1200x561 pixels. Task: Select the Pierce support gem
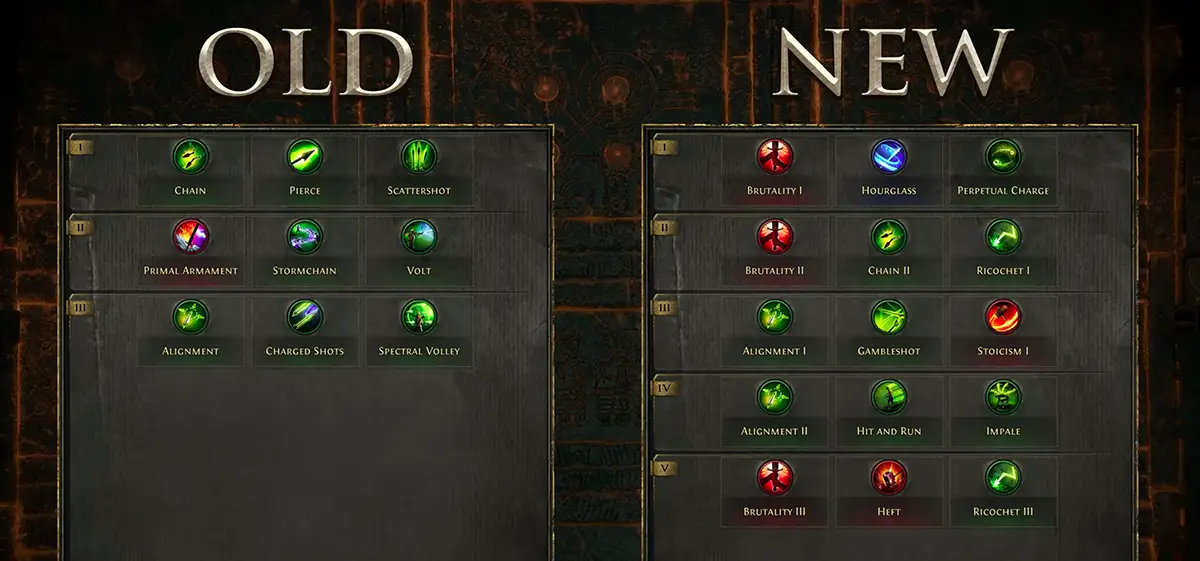click(304, 156)
